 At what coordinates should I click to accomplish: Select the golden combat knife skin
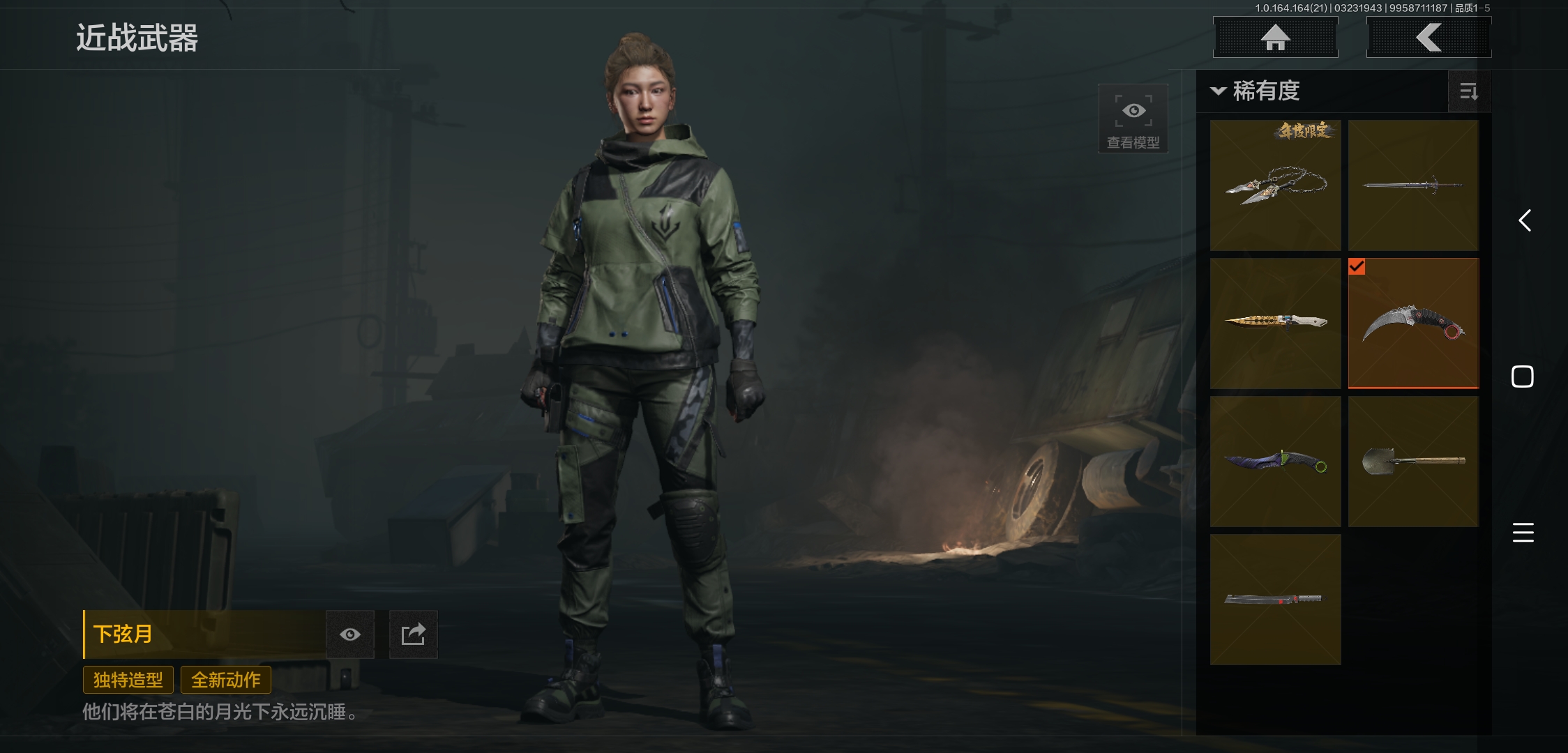[x=1275, y=324]
